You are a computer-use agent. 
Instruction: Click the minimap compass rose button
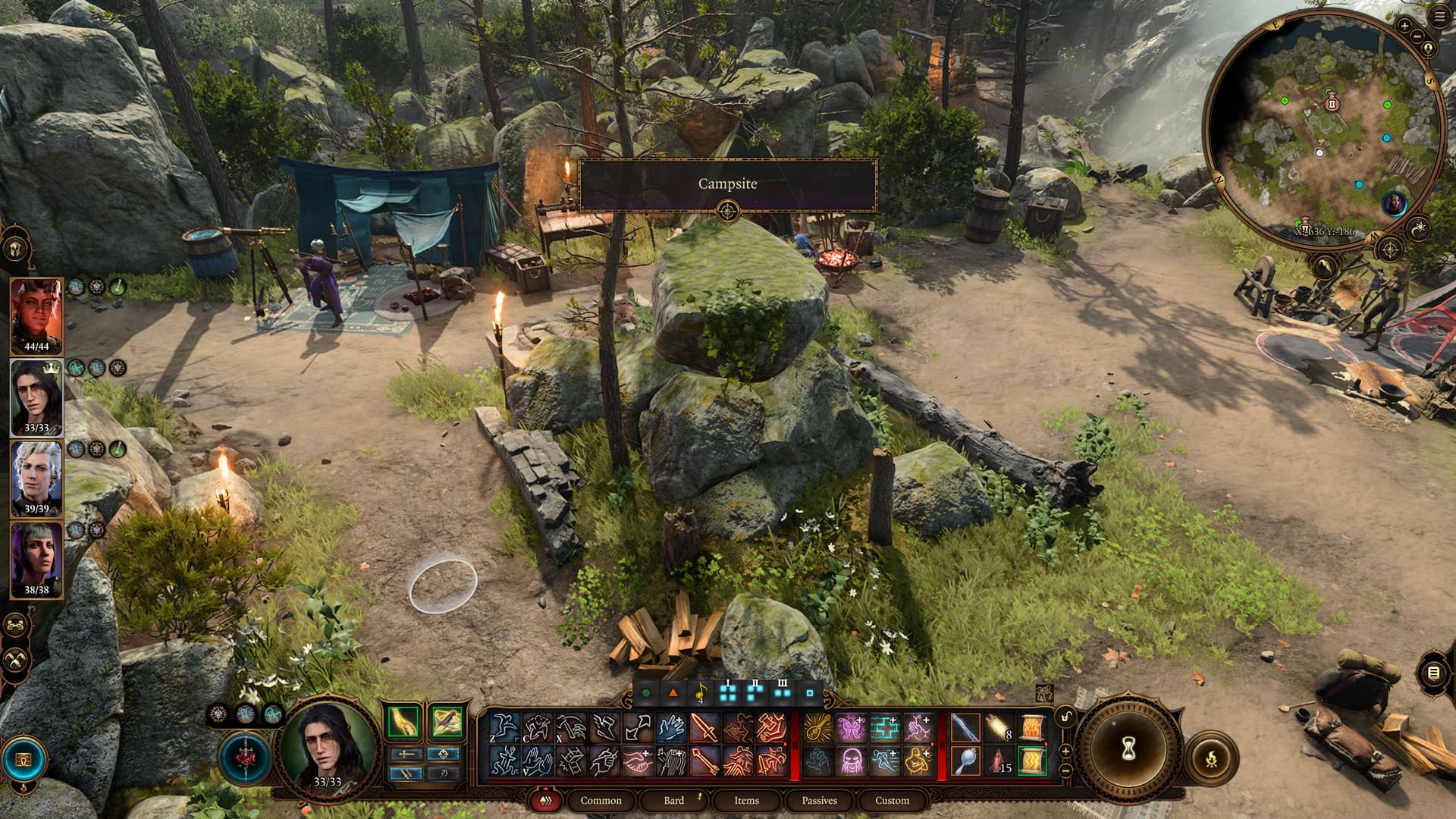coord(1389,249)
